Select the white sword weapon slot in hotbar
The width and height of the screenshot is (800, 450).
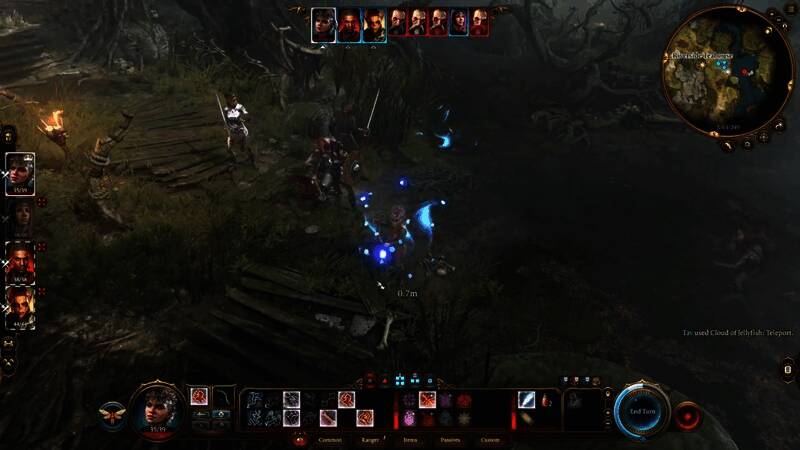pos(527,399)
